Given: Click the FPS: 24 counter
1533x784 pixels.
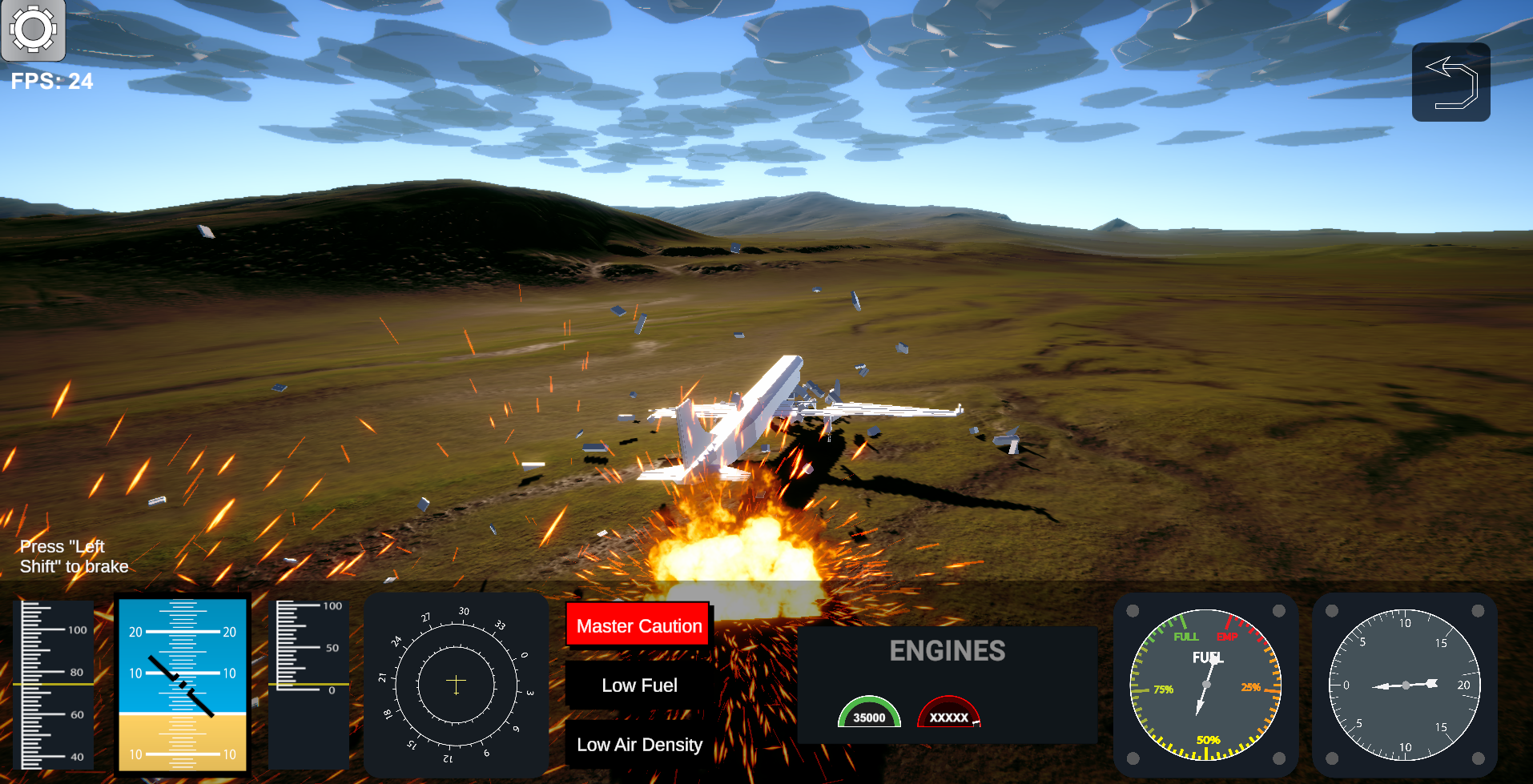Looking at the screenshot, I should [x=51, y=81].
